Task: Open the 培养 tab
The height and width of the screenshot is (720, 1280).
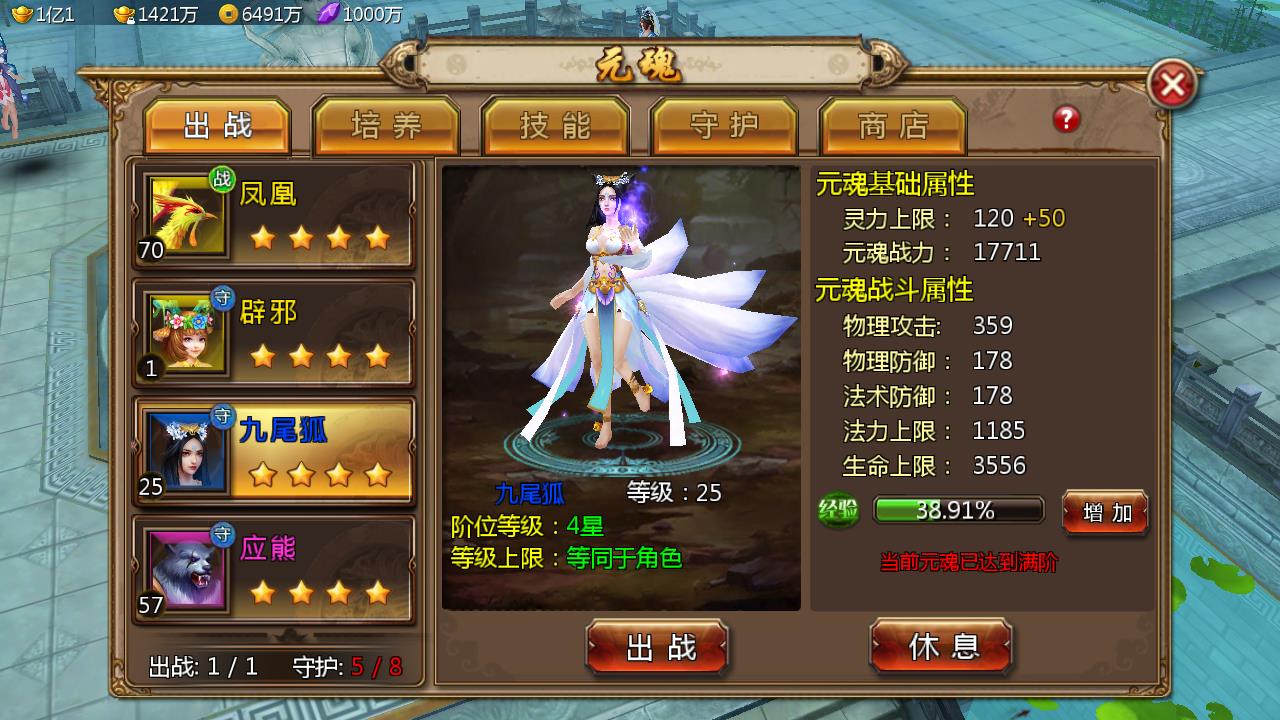Action: click(x=386, y=127)
